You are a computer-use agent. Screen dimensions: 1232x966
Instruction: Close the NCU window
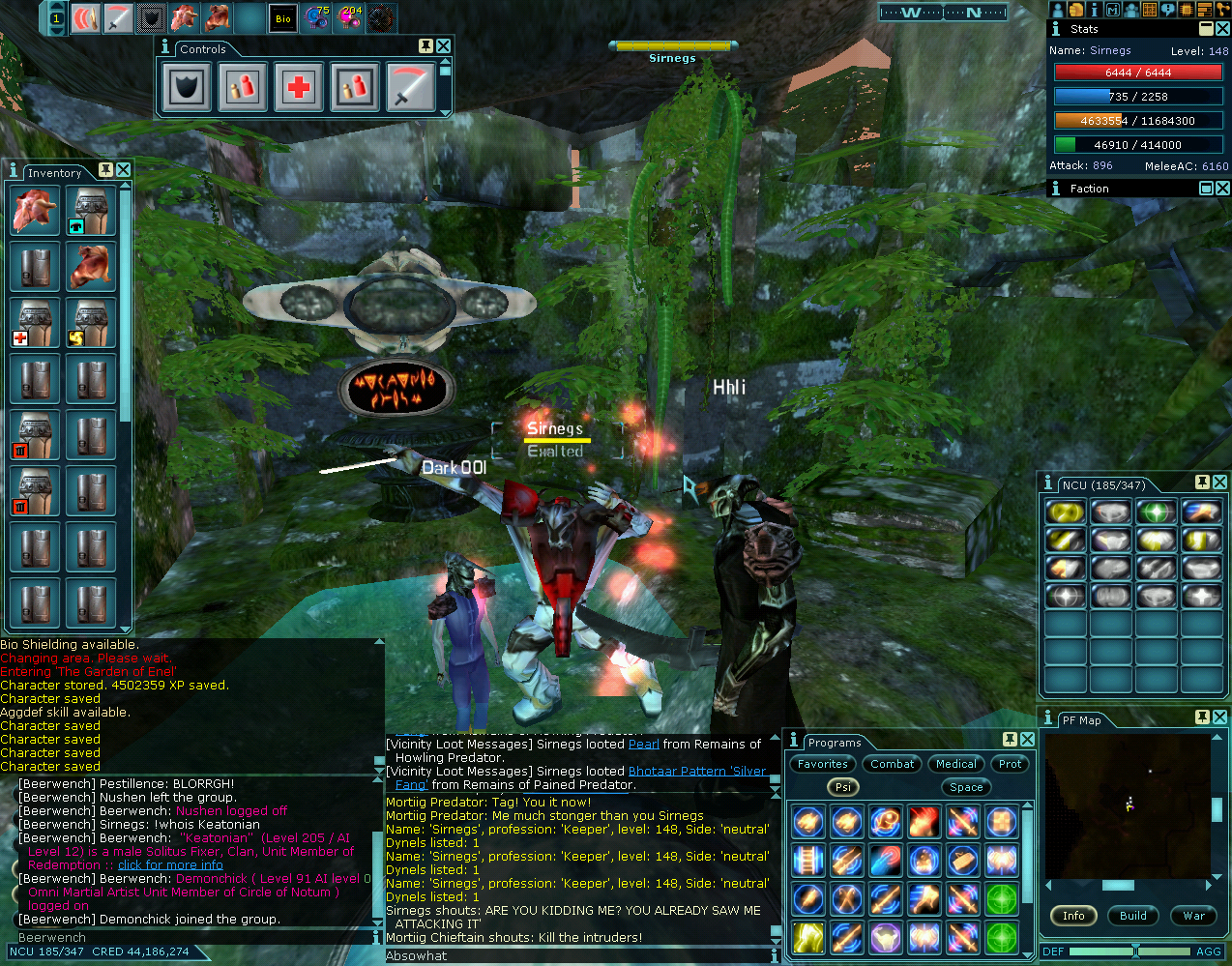[x=1219, y=482]
